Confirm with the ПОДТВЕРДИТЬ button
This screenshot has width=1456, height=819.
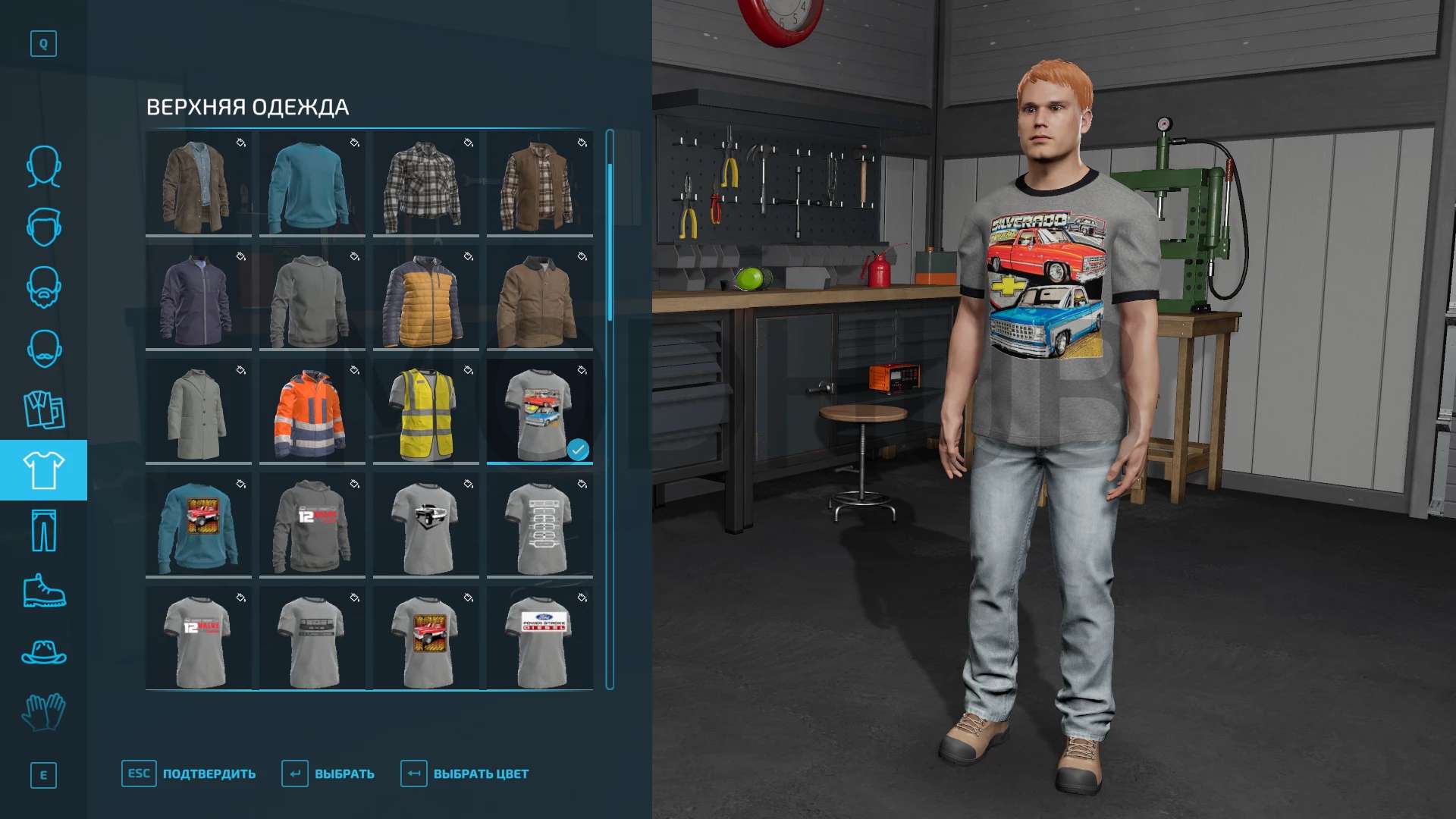click(209, 774)
